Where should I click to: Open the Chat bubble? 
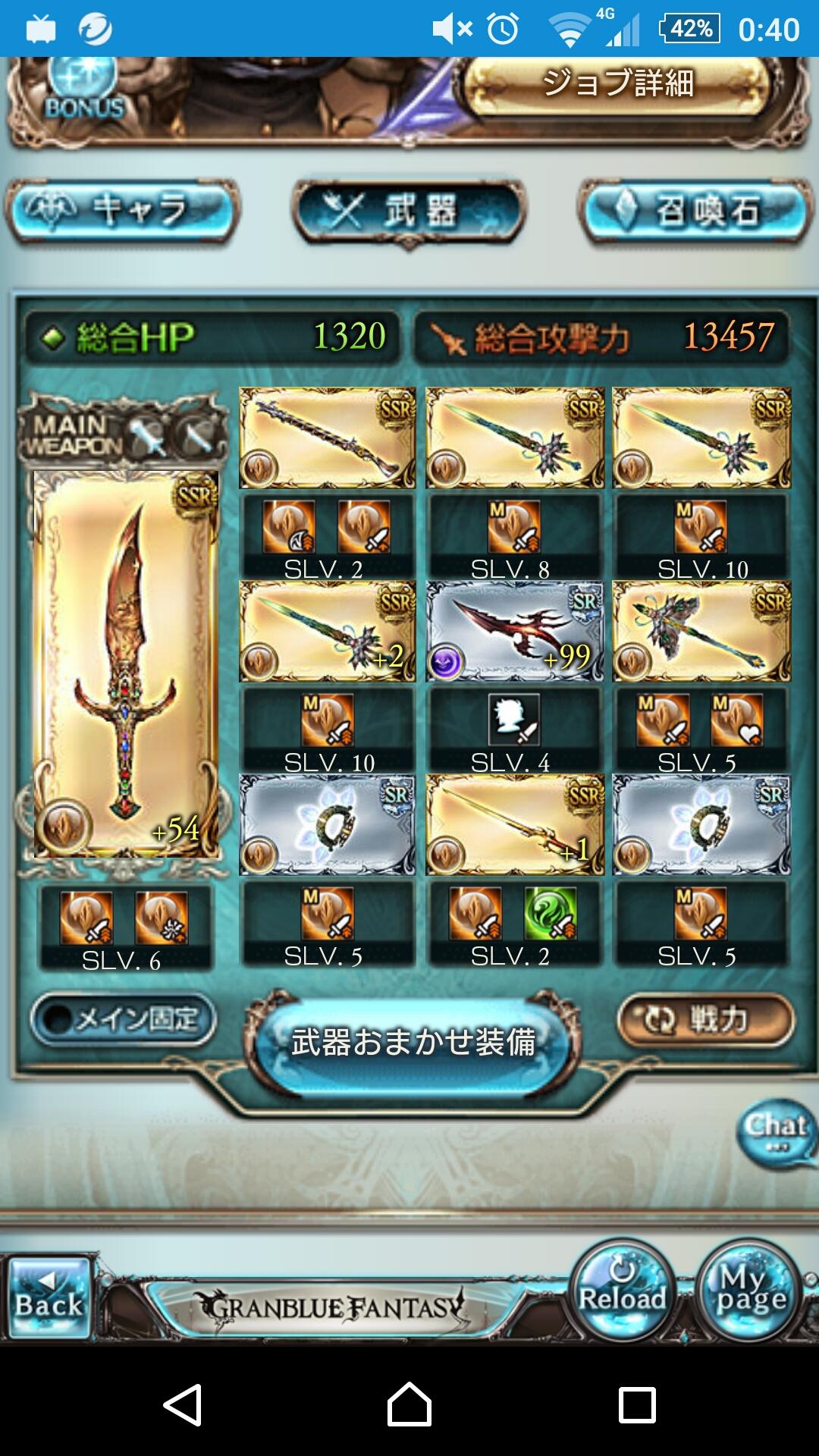(776, 1132)
